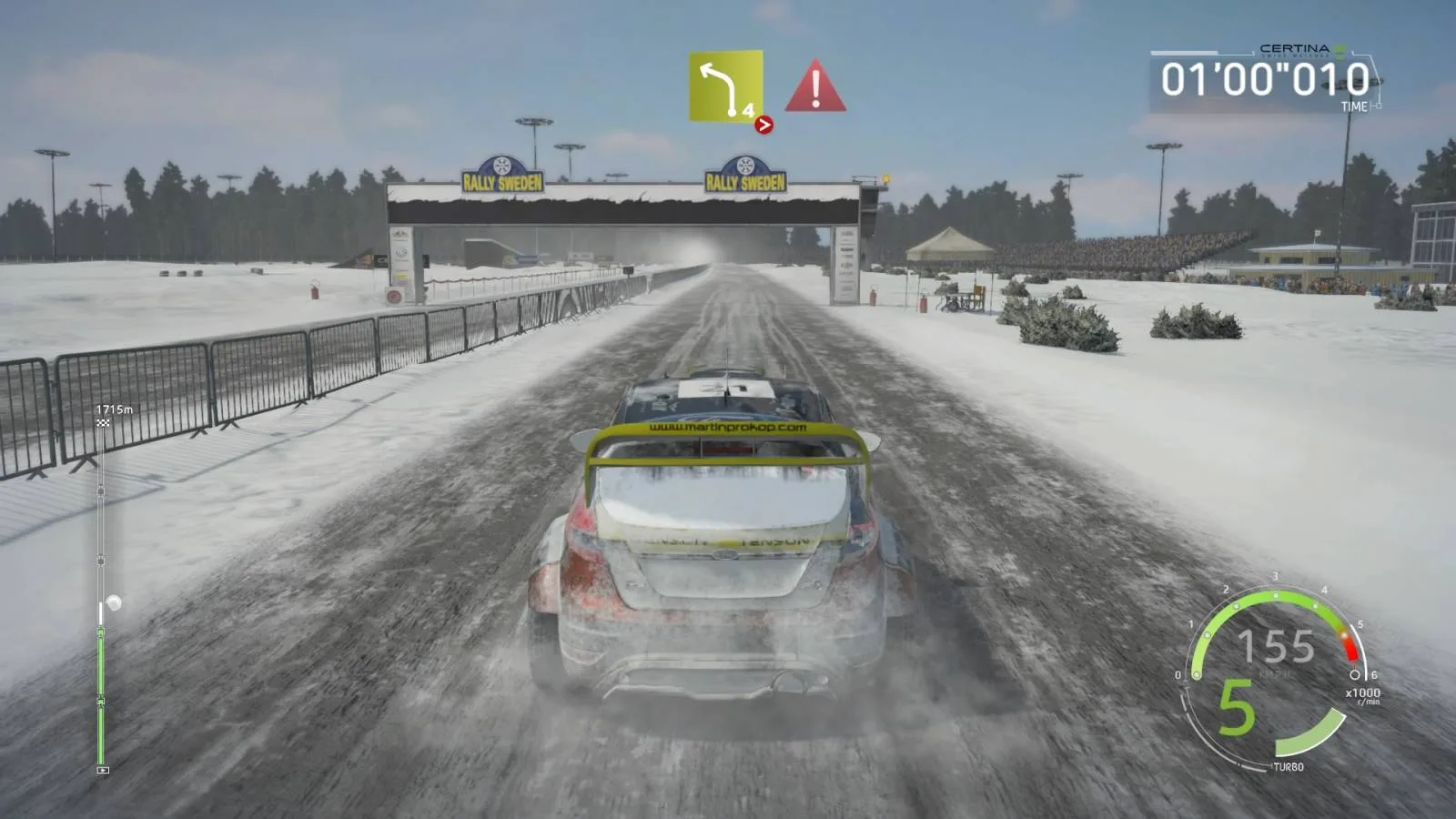Click the stage progress bar track
Screen dimensions: 1456x819
(100, 637)
